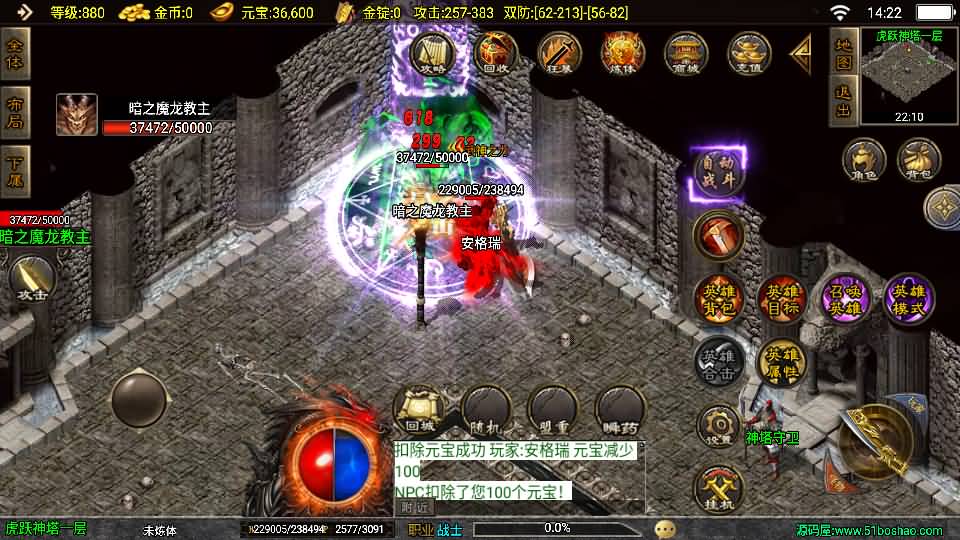Open the 攻略 strategy guide icon

point(432,52)
